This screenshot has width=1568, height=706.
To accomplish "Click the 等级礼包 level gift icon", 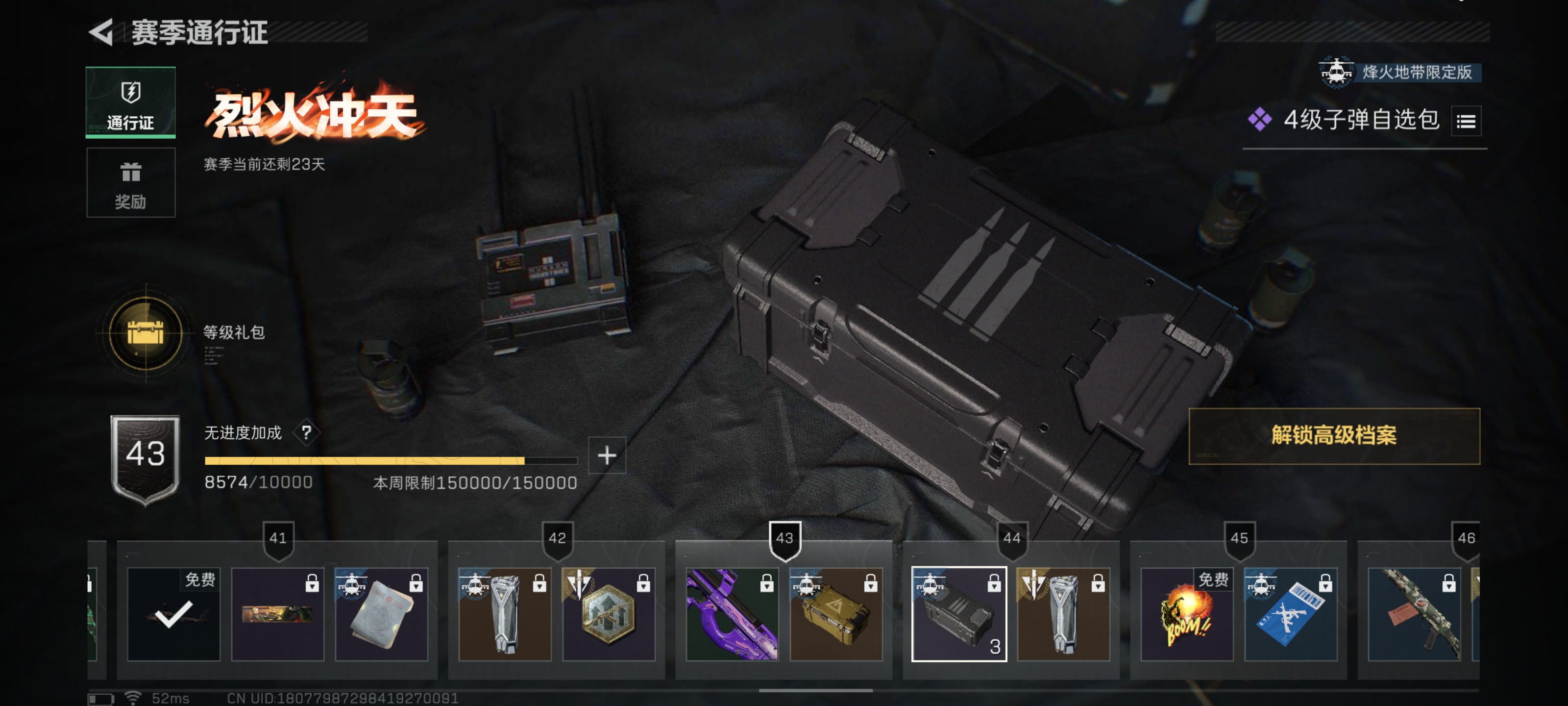I will coord(145,333).
